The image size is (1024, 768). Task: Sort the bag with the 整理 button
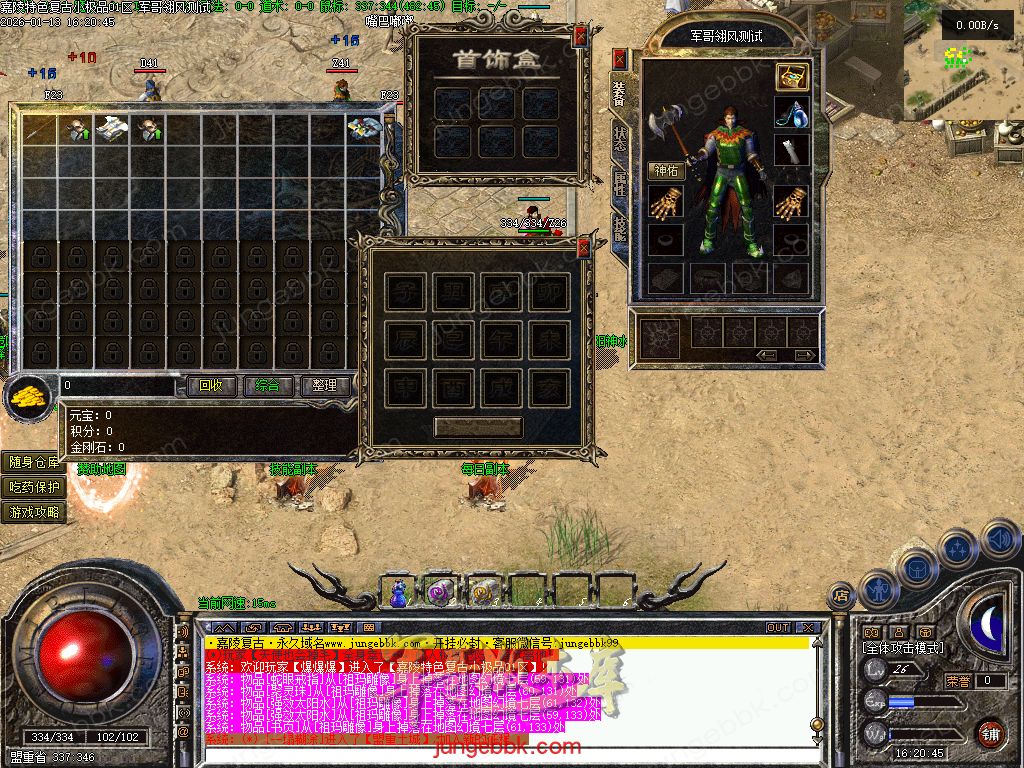click(x=324, y=385)
